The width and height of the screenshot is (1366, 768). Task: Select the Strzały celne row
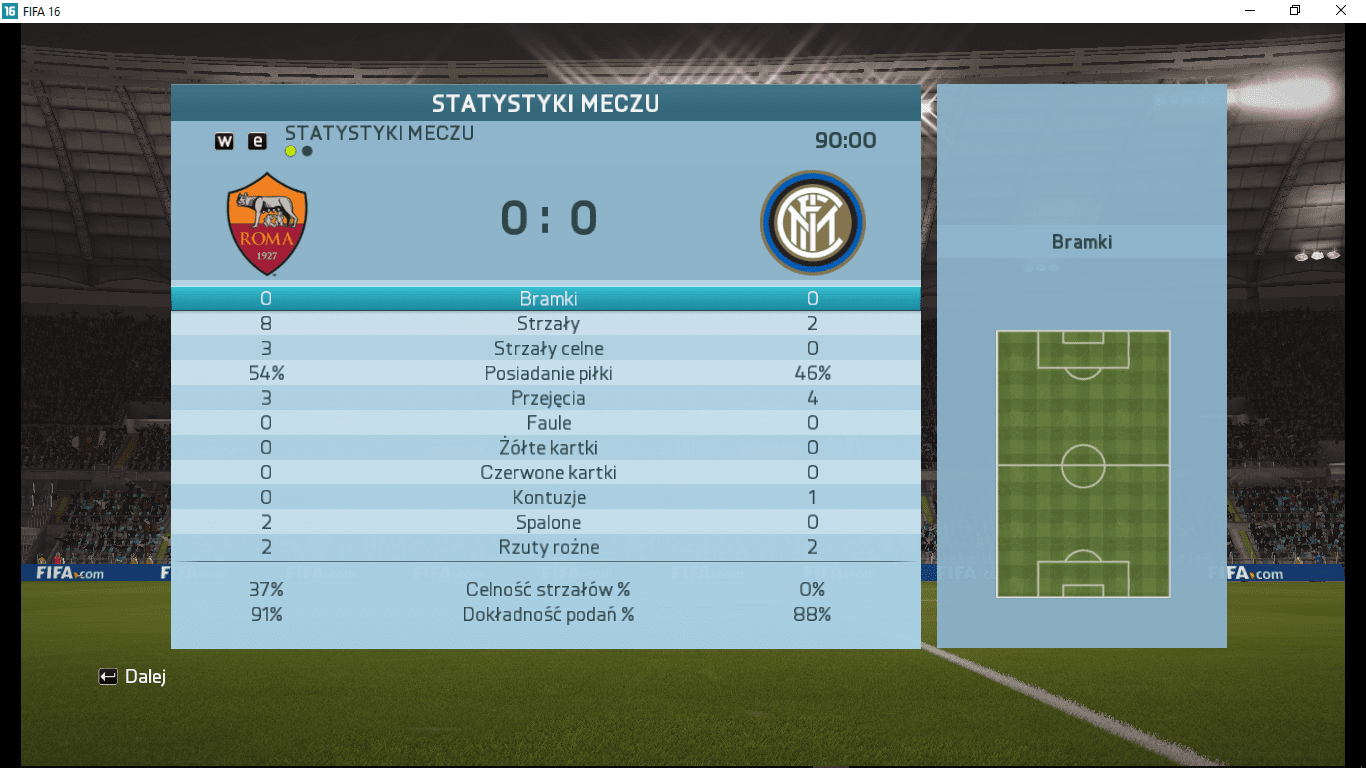point(547,349)
